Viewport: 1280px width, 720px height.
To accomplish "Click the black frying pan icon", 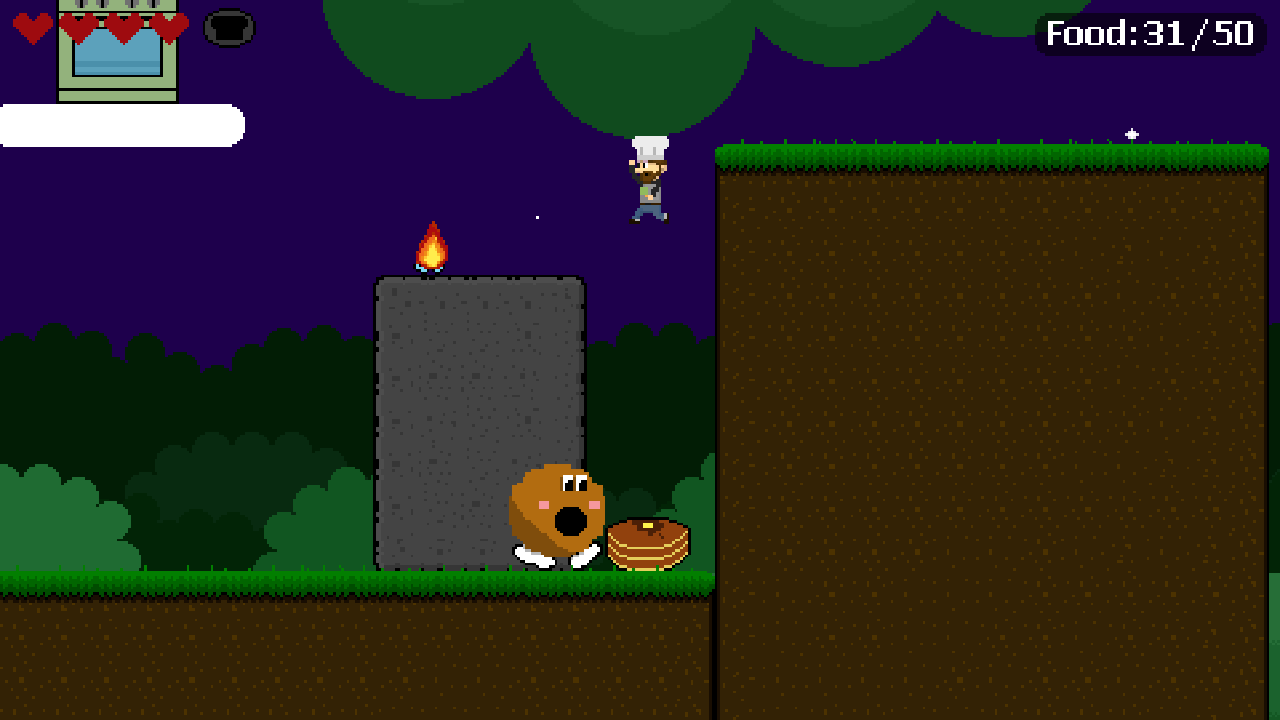I will tap(228, 28).
